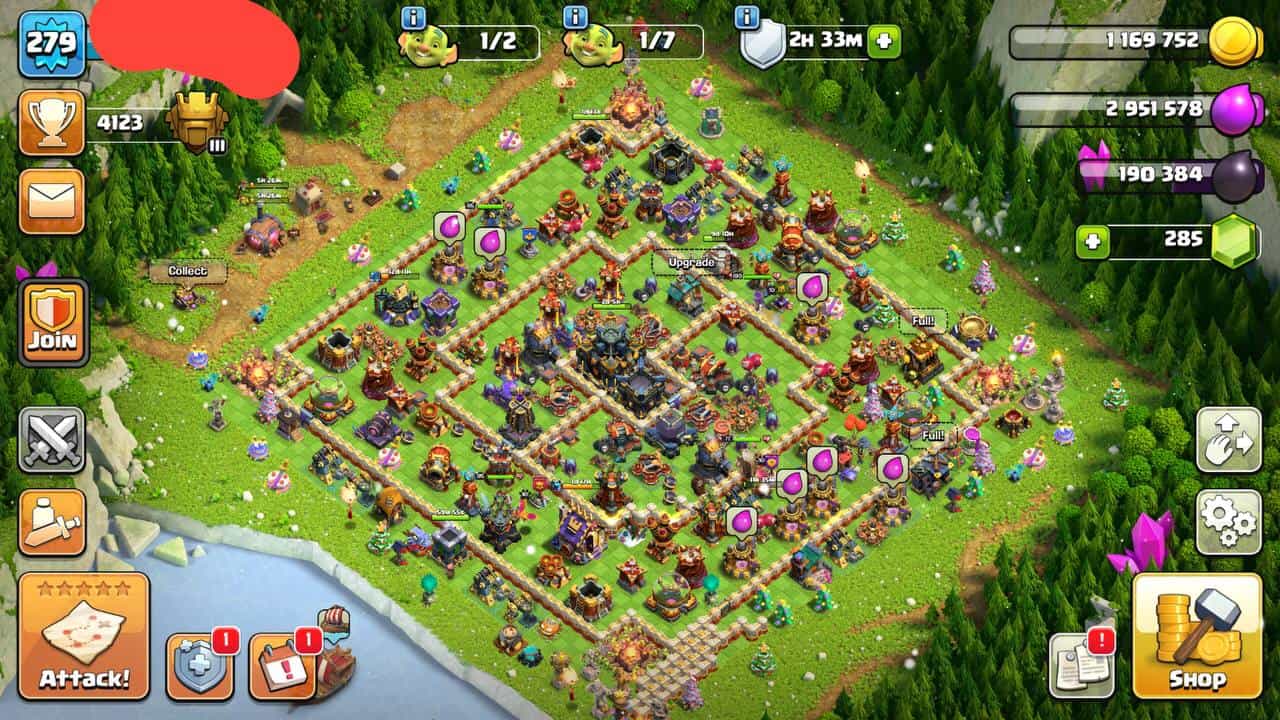Open the Shop

point(1197,636)
